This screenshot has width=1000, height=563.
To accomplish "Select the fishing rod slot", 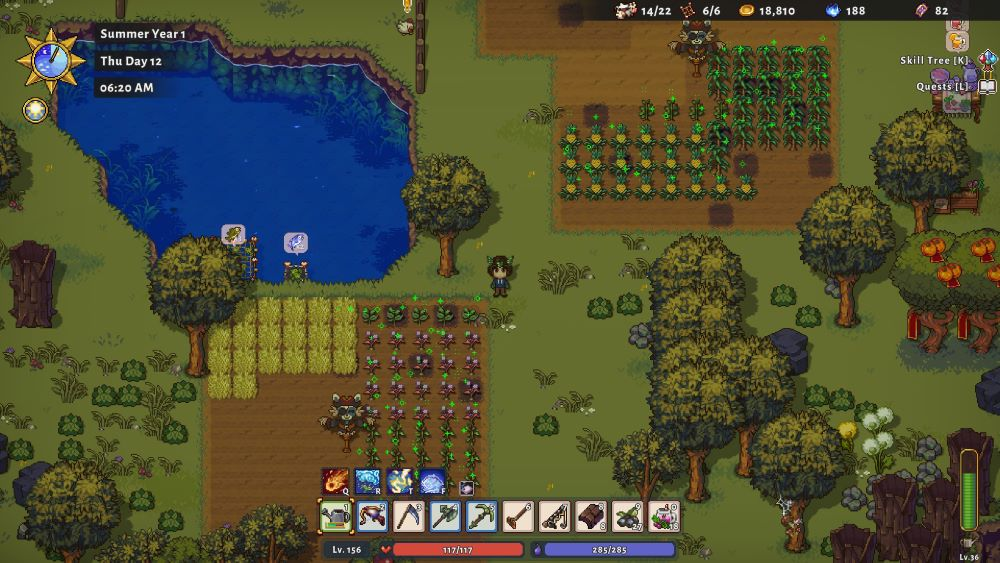I will [x=554, y=517].
